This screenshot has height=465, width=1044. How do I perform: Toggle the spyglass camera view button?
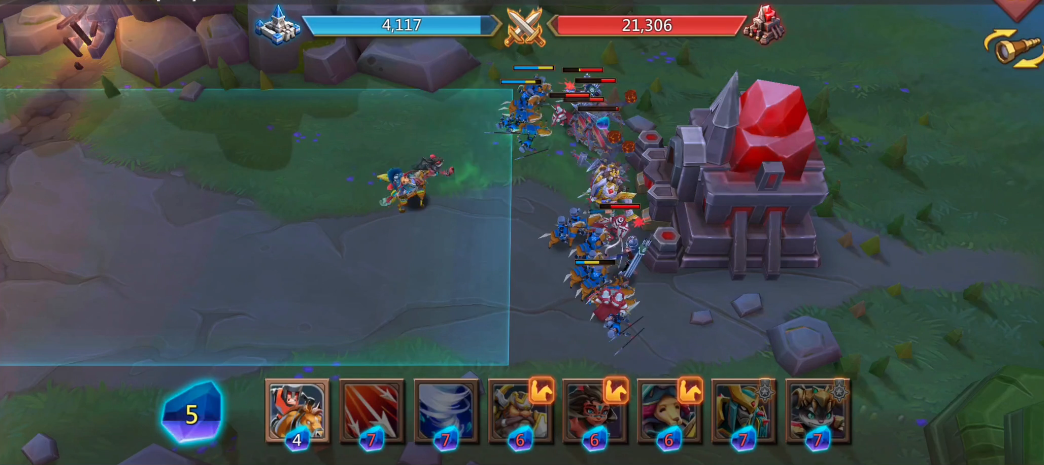tap(1014, 48)
